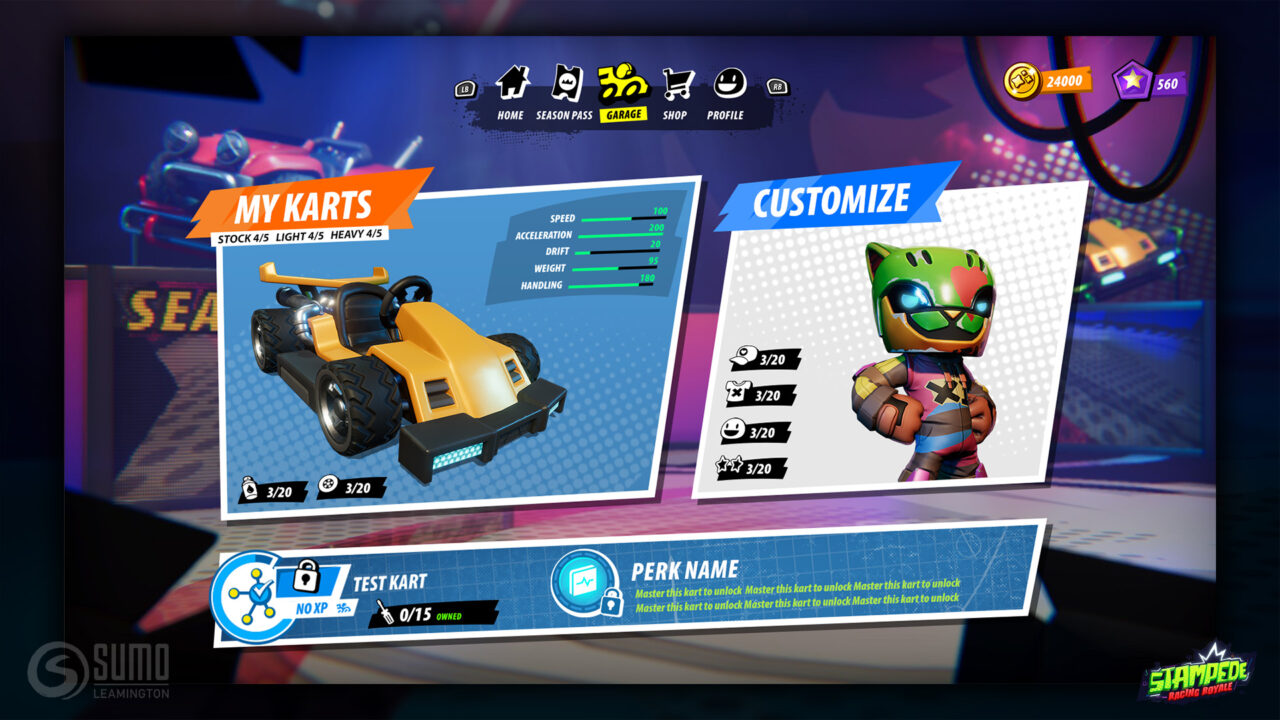
Task: Click the purple star currency icon
Action: (1131, 82)
